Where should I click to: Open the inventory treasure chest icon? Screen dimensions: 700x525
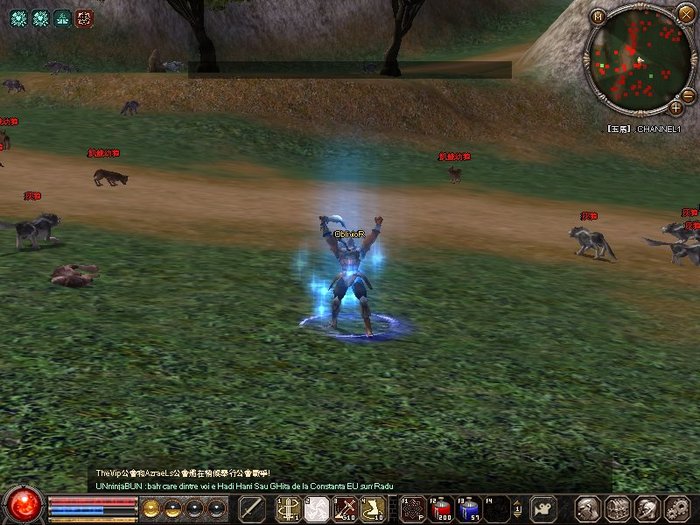pos(617,508)
